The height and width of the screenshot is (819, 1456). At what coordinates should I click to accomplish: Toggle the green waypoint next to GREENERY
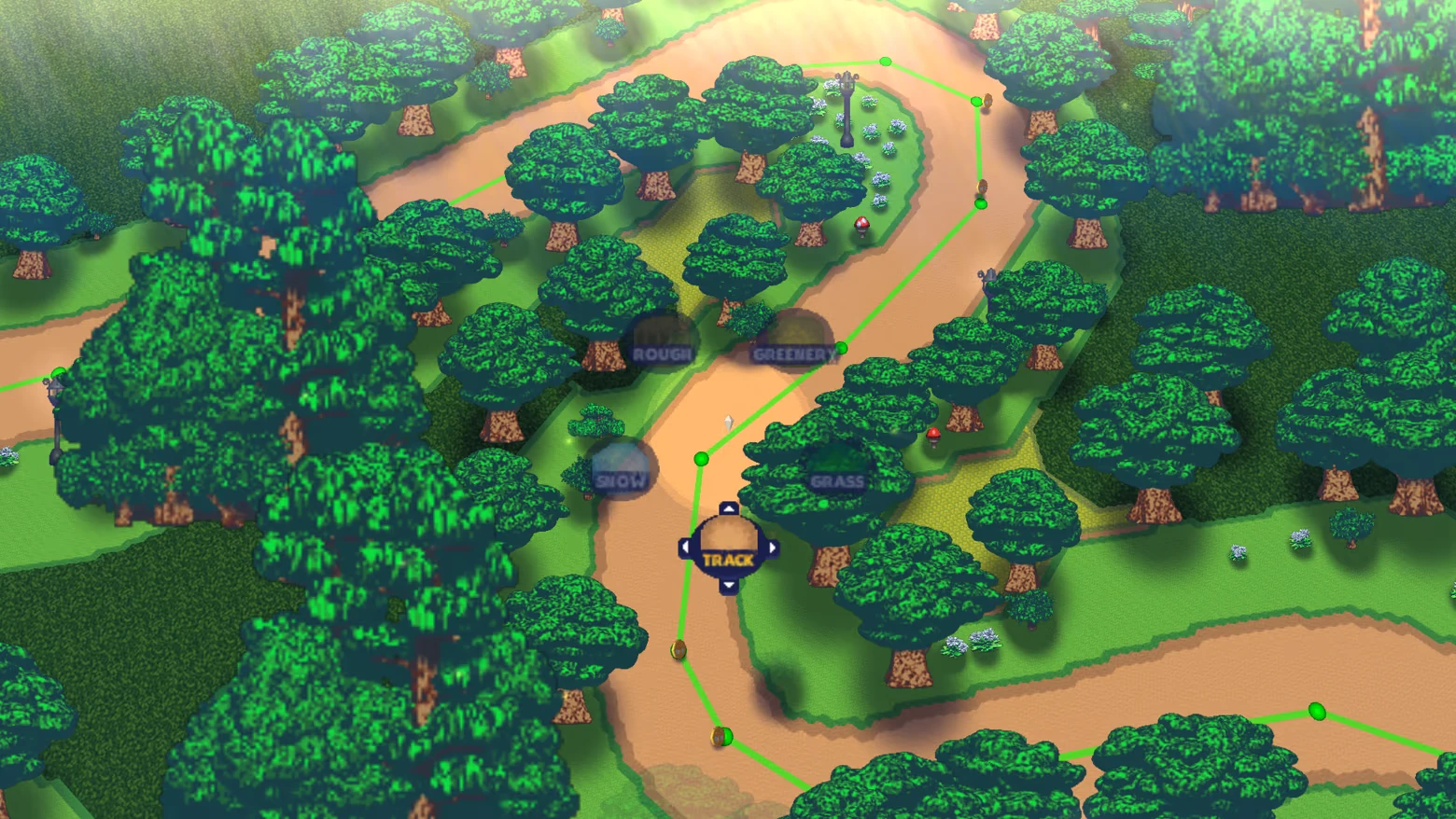pos(844,346)
